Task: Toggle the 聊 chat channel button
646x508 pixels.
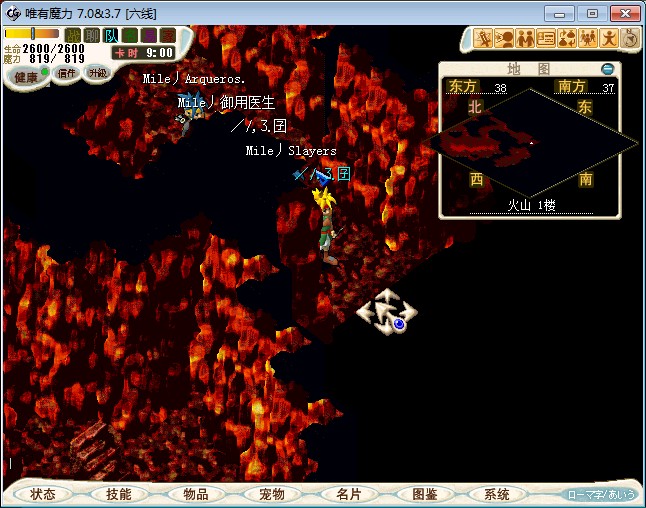Action: click(91, 36)
